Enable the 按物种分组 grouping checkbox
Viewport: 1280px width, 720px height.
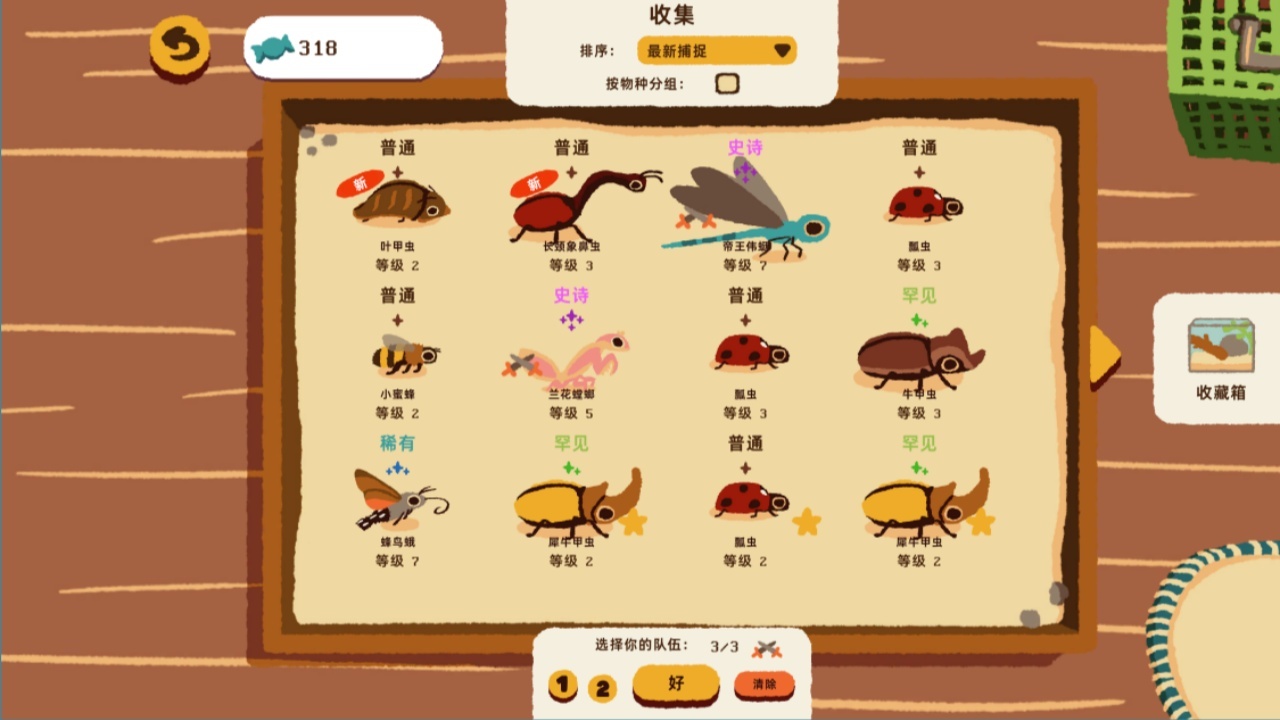[x=729, y=84]
